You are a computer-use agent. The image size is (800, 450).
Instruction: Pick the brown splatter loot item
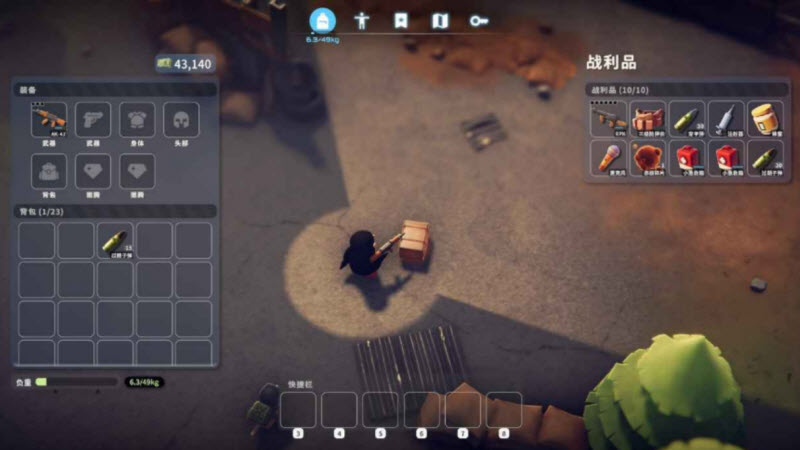pos(648,158)
